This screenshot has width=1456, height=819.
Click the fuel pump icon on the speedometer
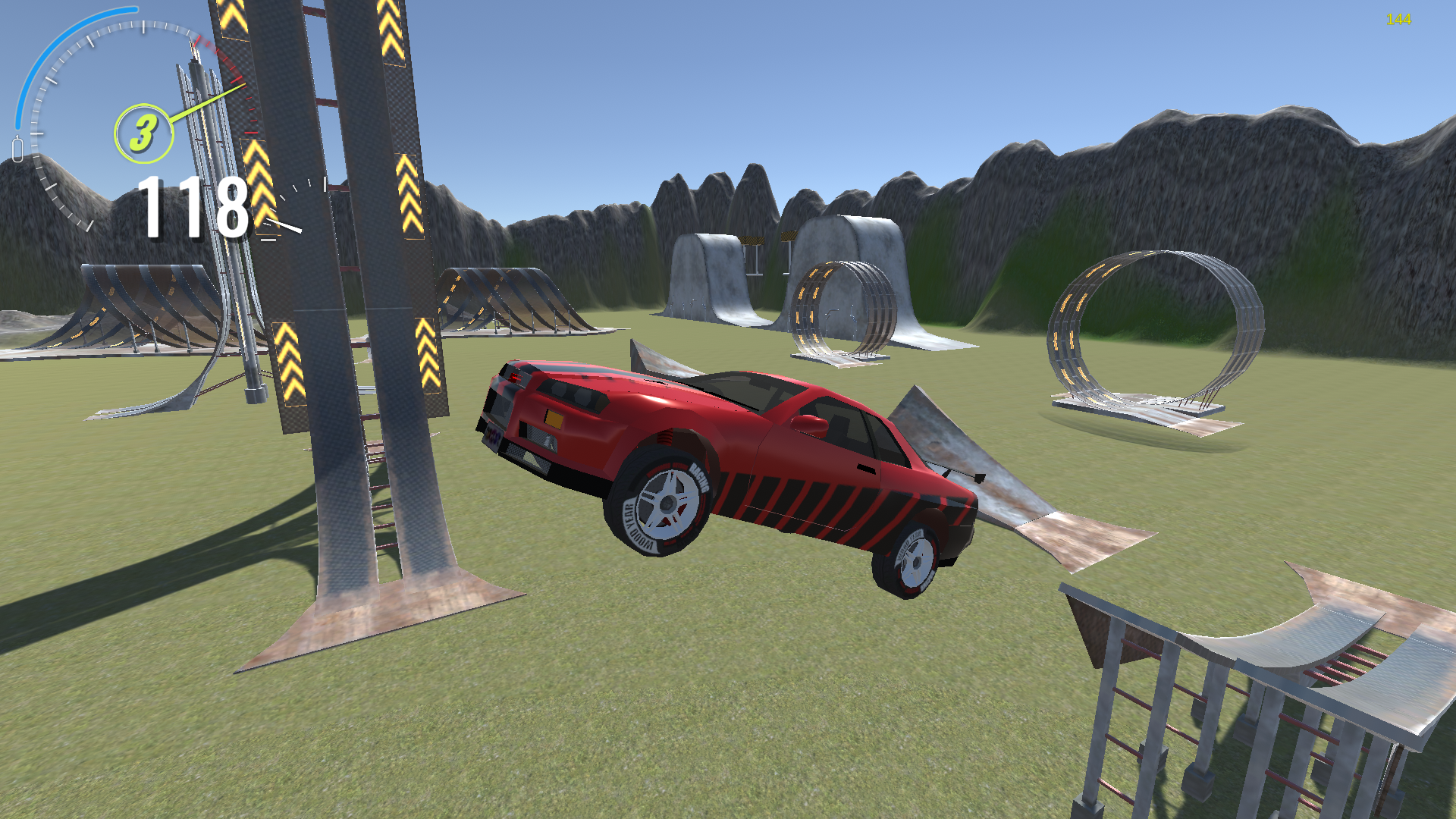(18, 147)
